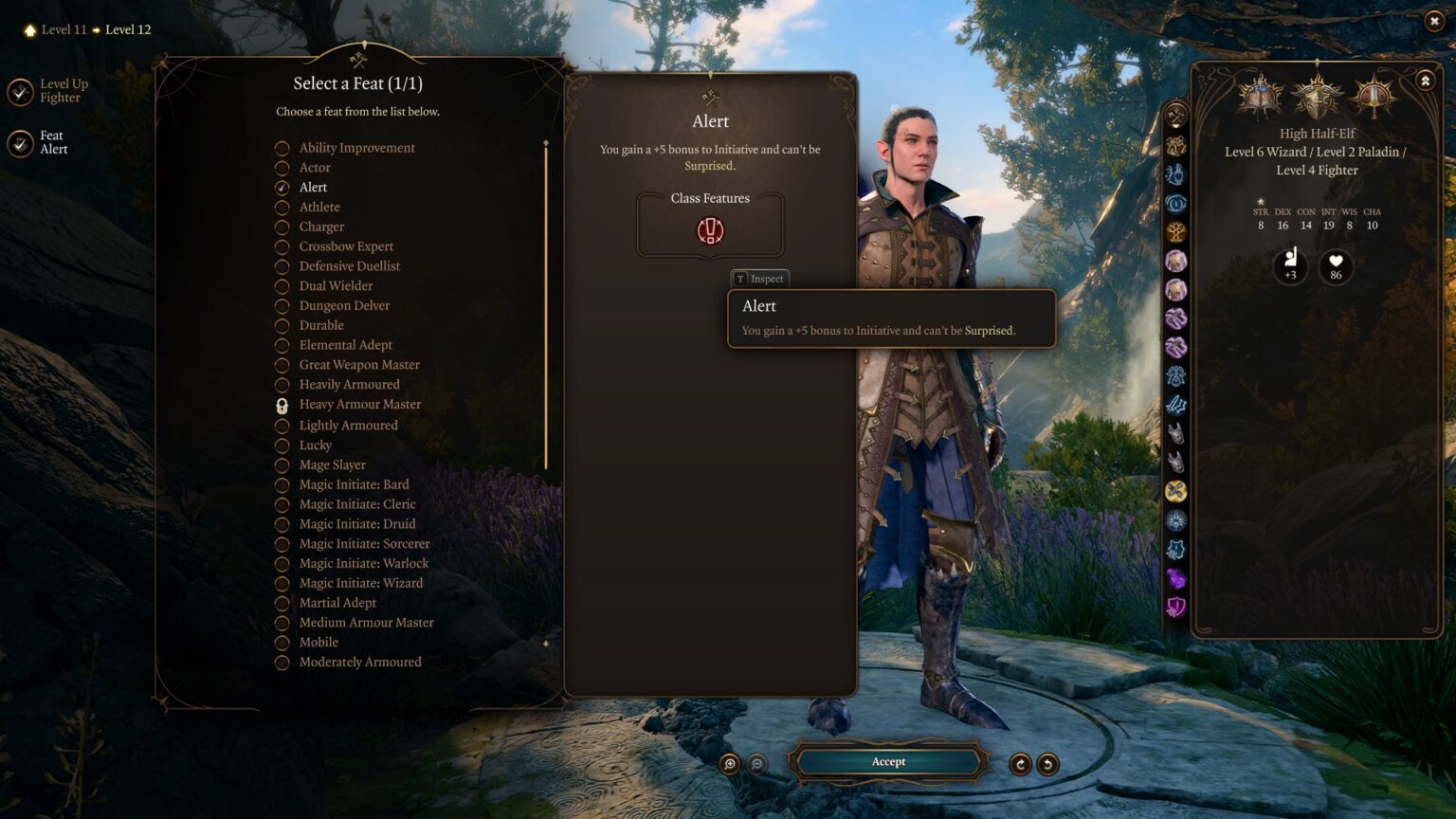The height and width of the screenshot is (819, 1456).
Task: Click the undo arrow icon beside Accept
Action: pyautogui.click(x=1046, y=762)
